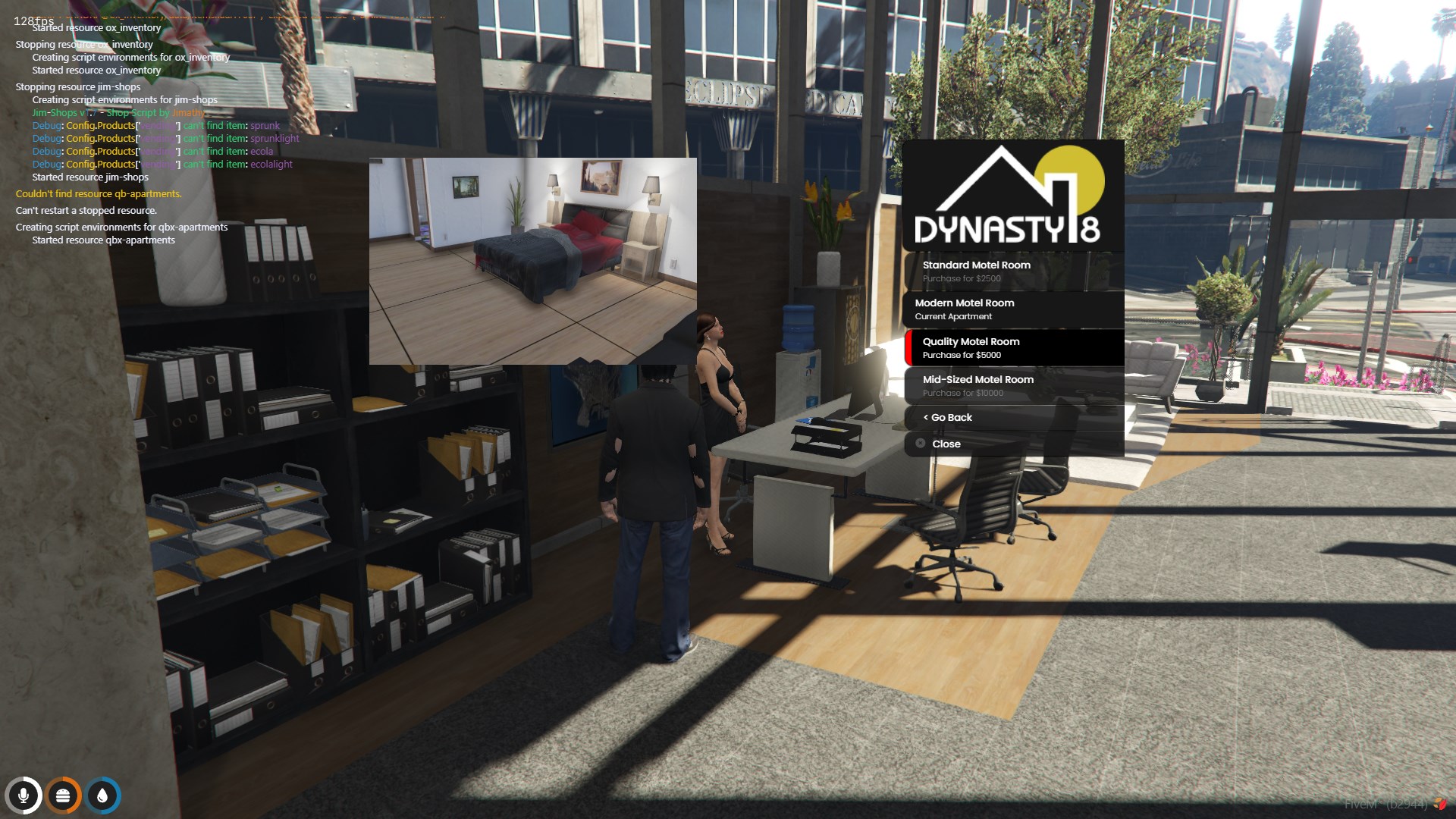Purchase the Quality Motel Room for $5000
The height and width of the screenshot is (819, 1456).
tap(1013, 348)
